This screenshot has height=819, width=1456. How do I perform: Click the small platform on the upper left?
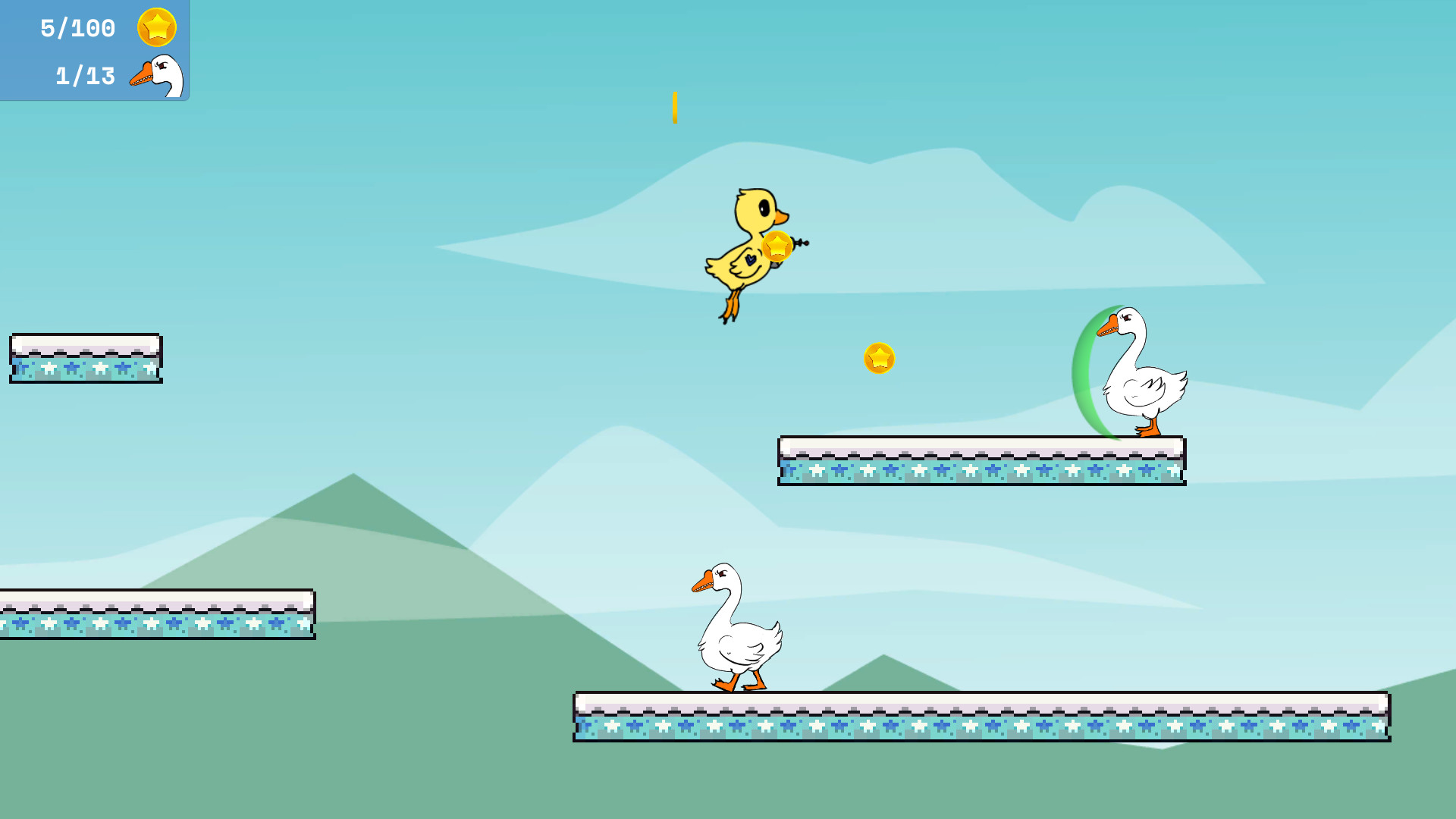coord(86,356)
